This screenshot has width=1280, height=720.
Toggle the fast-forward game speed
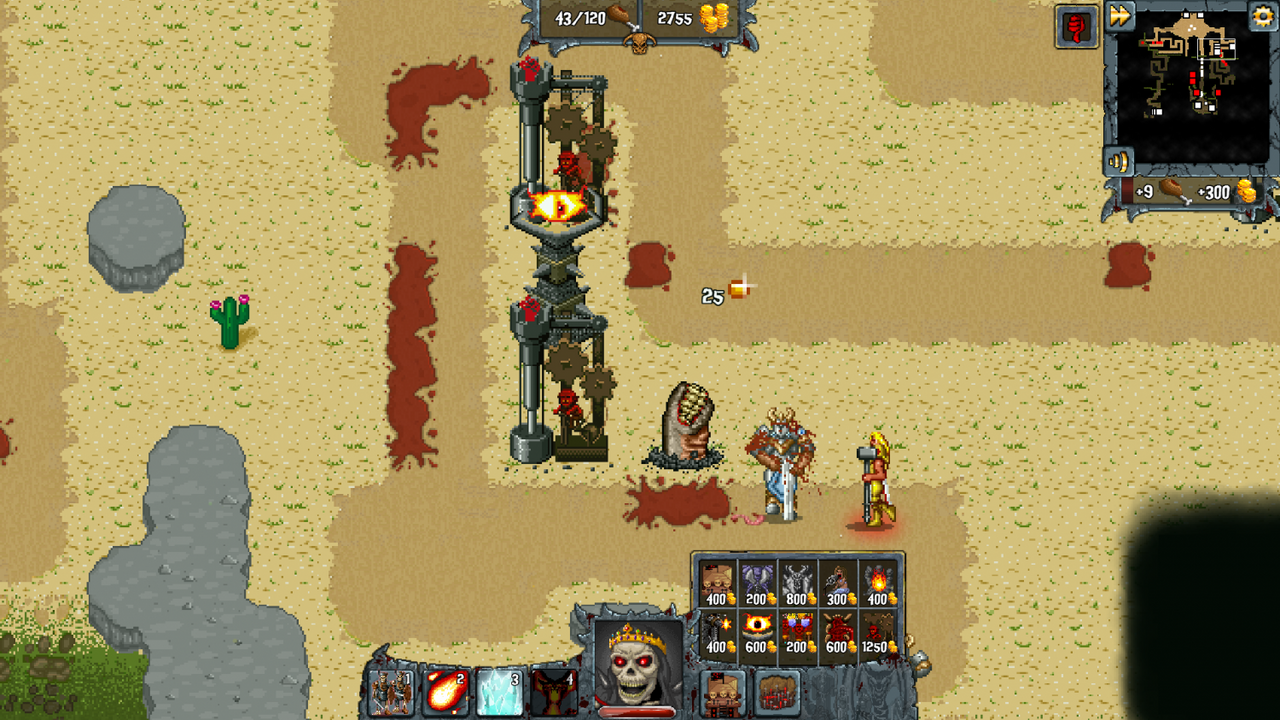click(1122, 17)
